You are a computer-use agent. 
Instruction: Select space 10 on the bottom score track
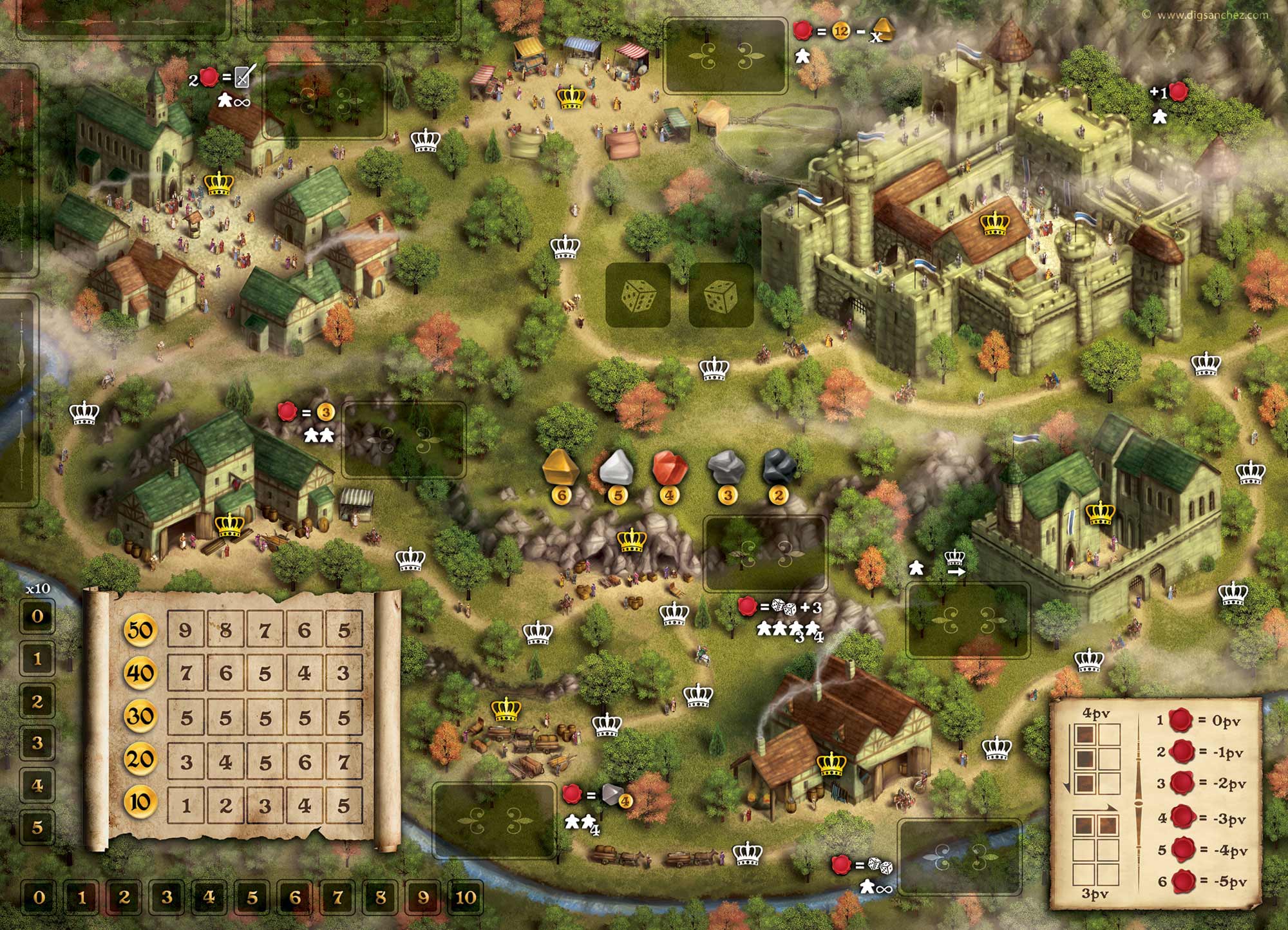[466, 897]
